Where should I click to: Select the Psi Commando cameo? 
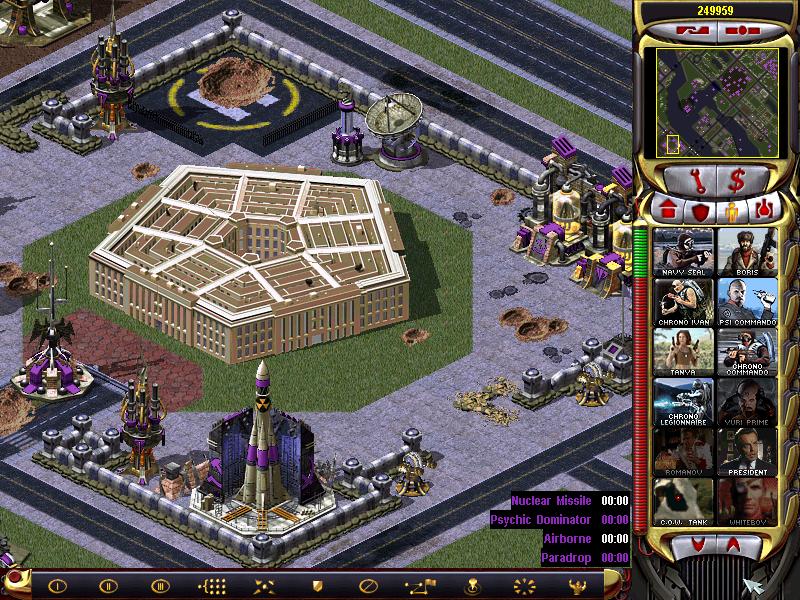[x=747, y=302]
